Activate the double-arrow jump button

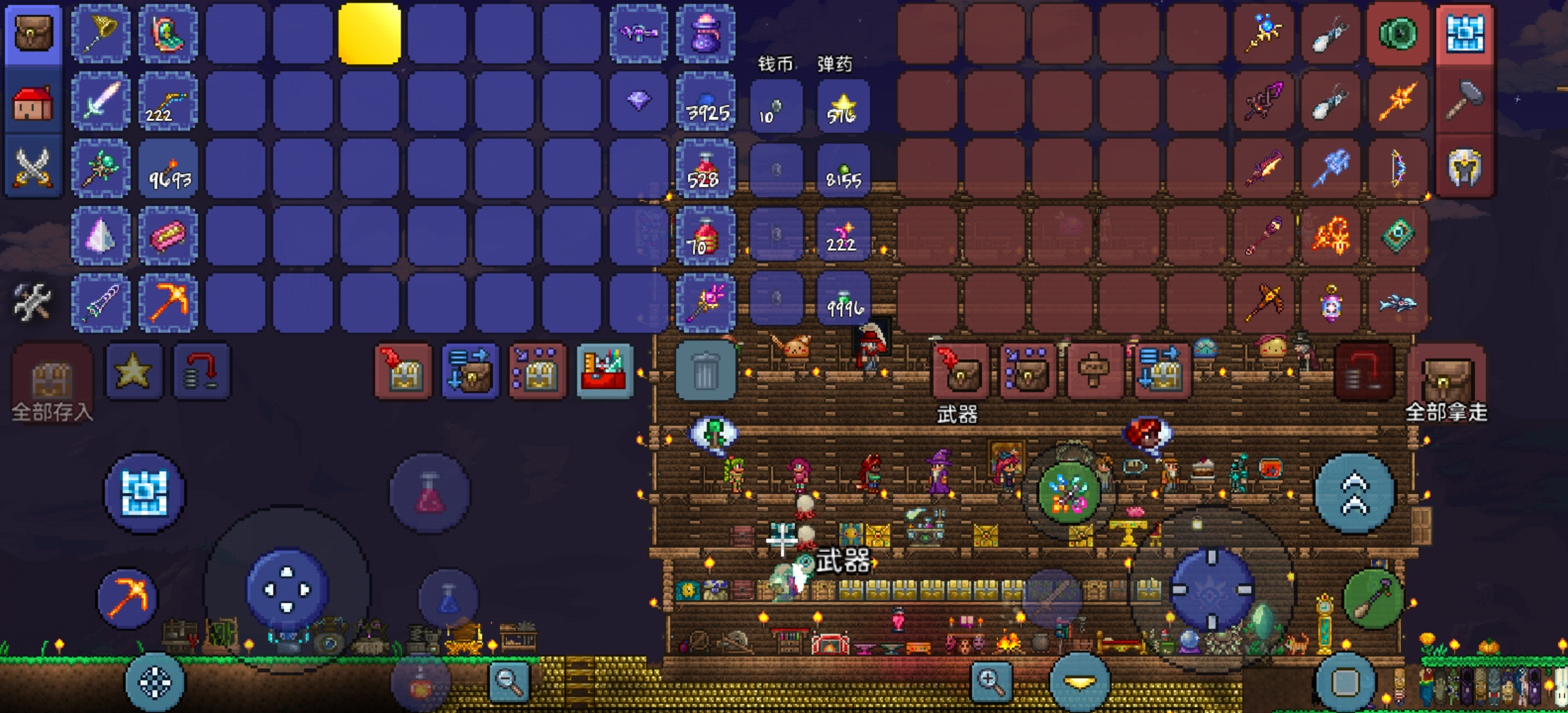(x=1354, y=492)
